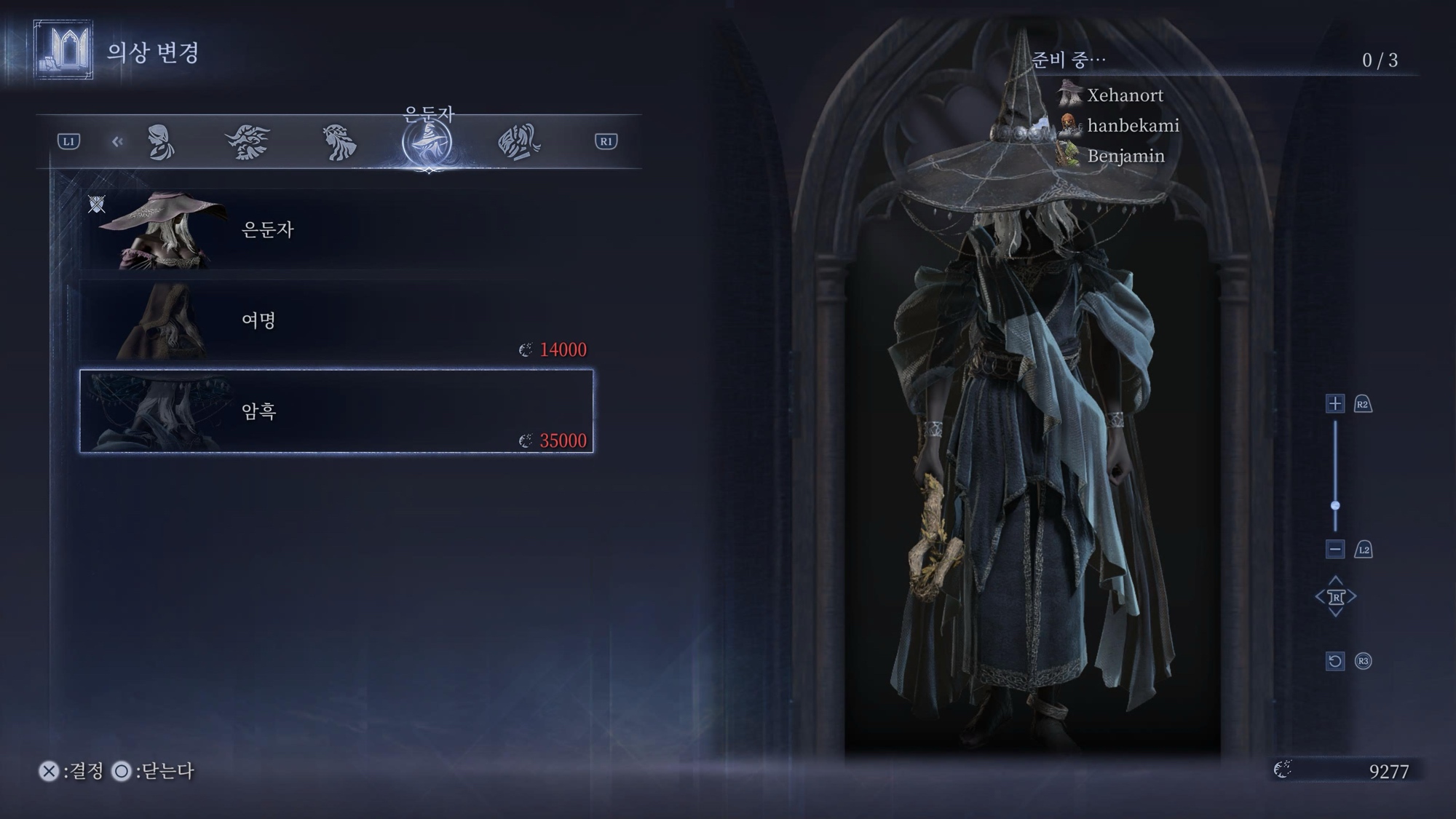The width and height of the screenshot is (1456, 819).
Task: Click the double-chevron tab scroll arrow
Action: pyautogui.click(x=117, y=141)
